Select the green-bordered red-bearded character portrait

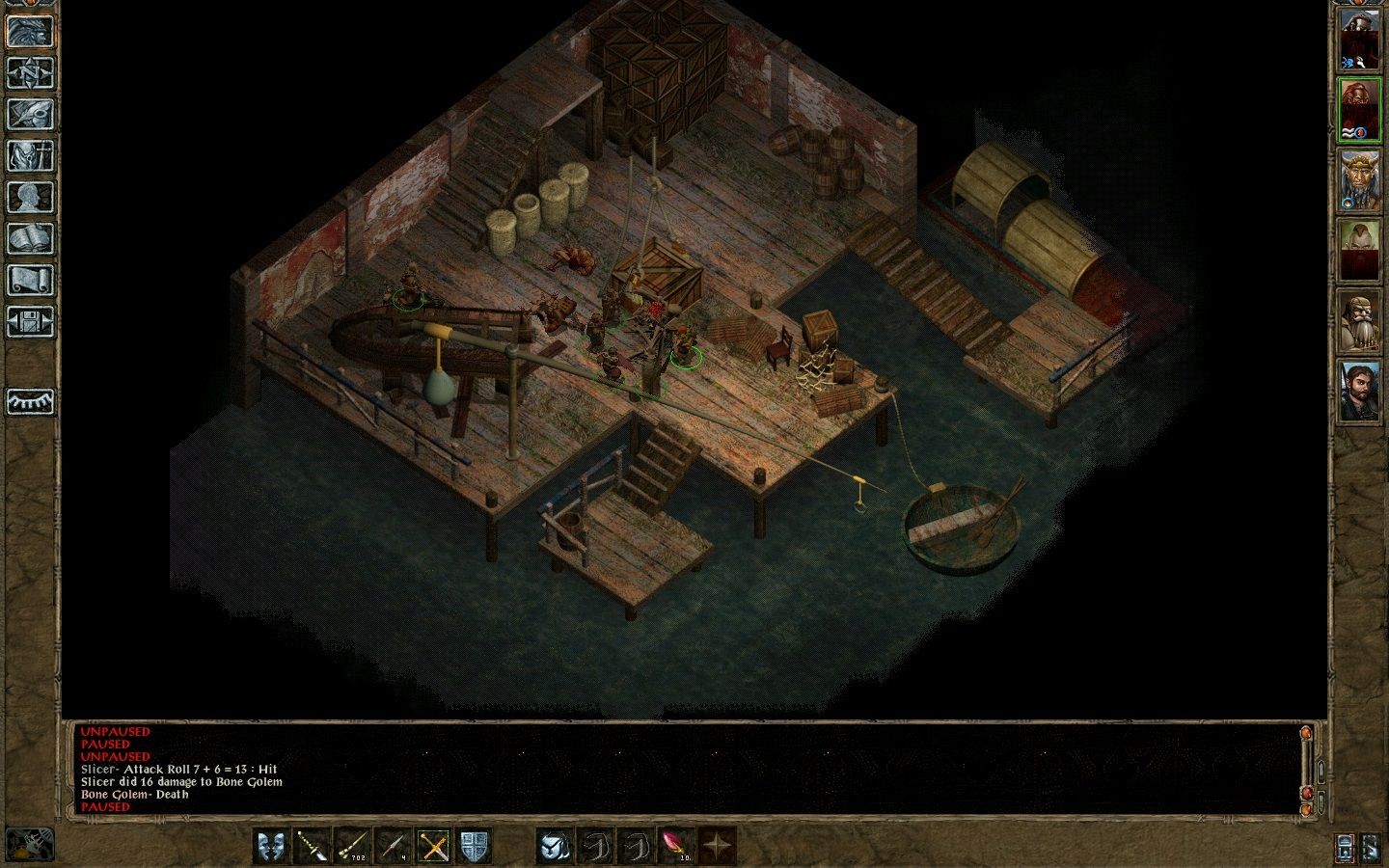click(x=1358, y=111)
